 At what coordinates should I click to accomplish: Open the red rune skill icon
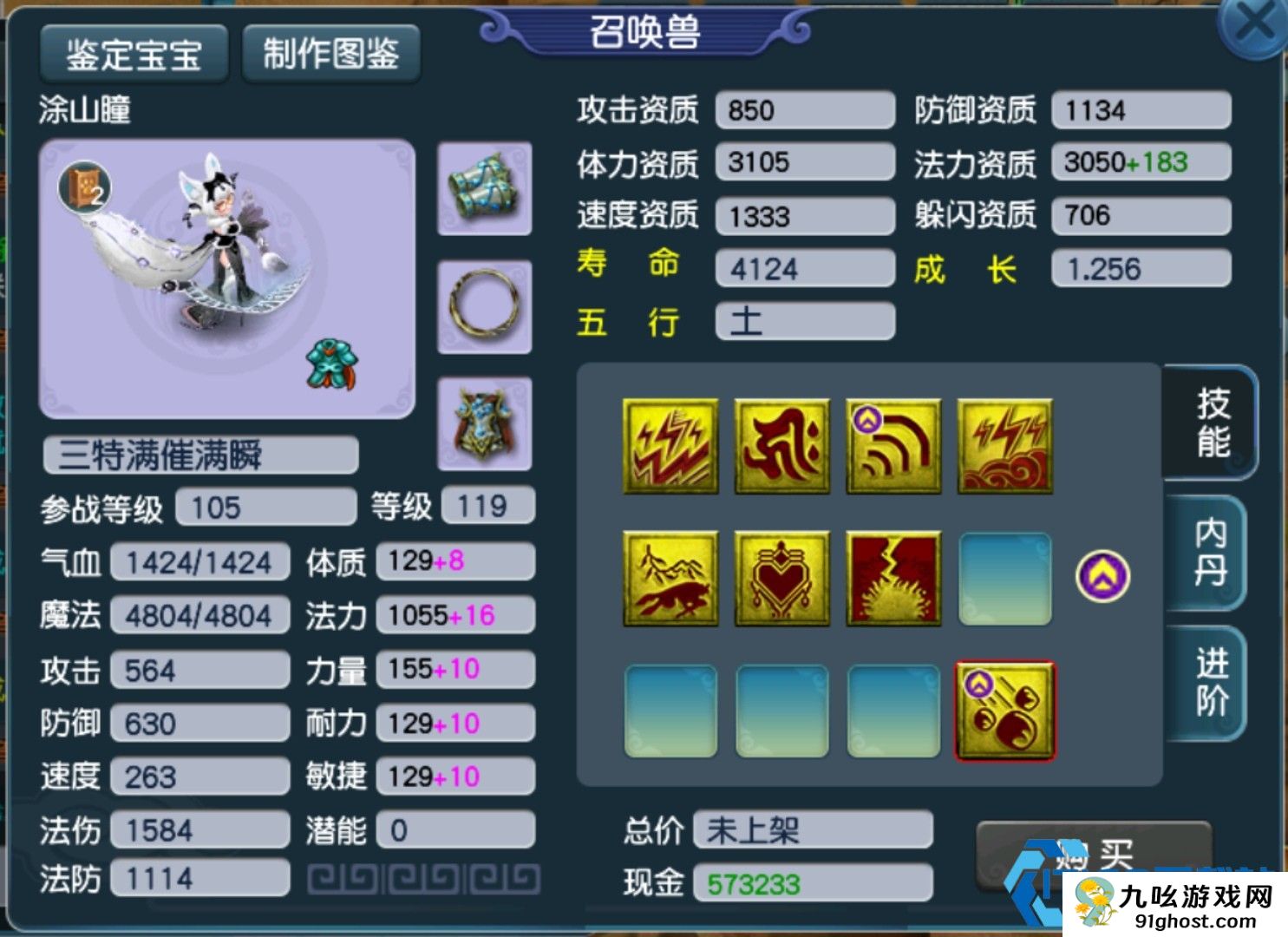click(x=780, y=446)
